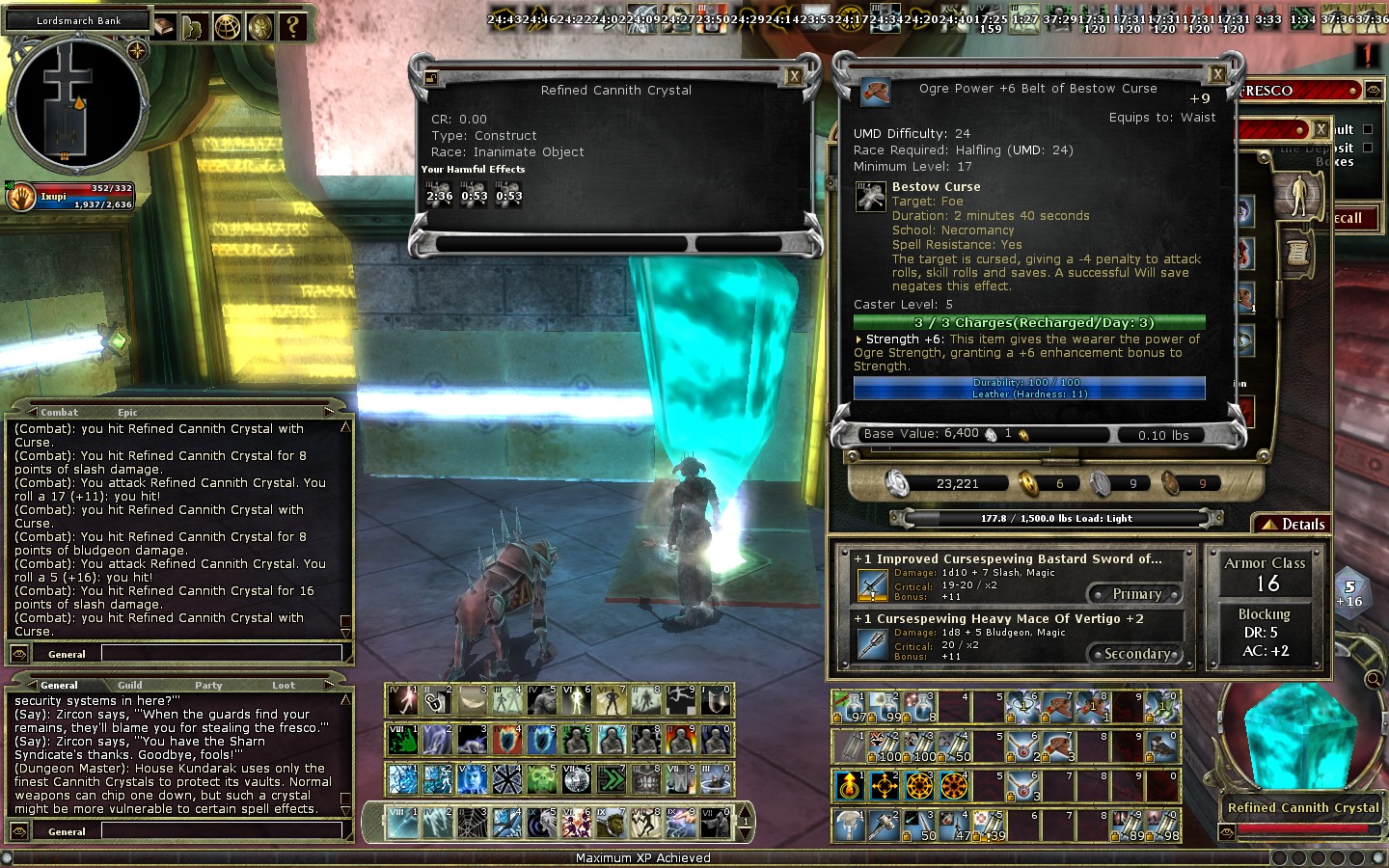Switch to the Guild chat tab
The image size is (1389, 868).
tap(130, 685)
